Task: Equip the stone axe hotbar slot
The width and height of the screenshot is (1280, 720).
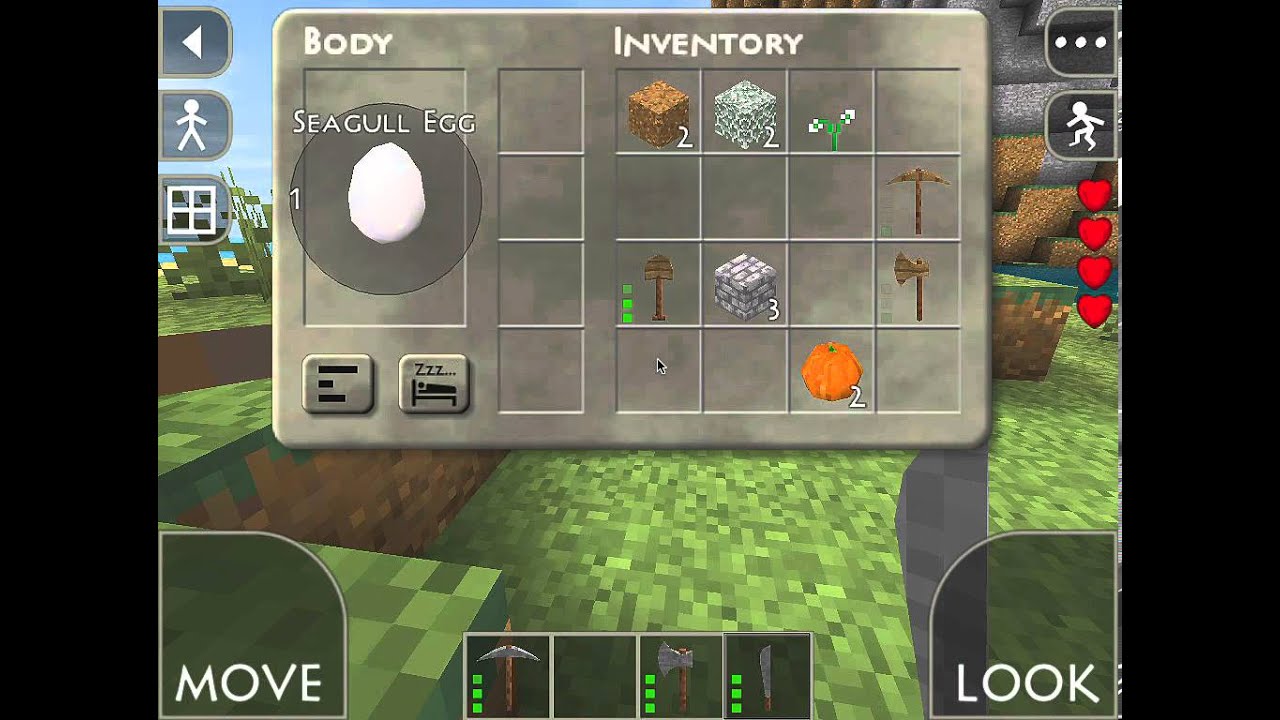Action: tap(681, 675)
